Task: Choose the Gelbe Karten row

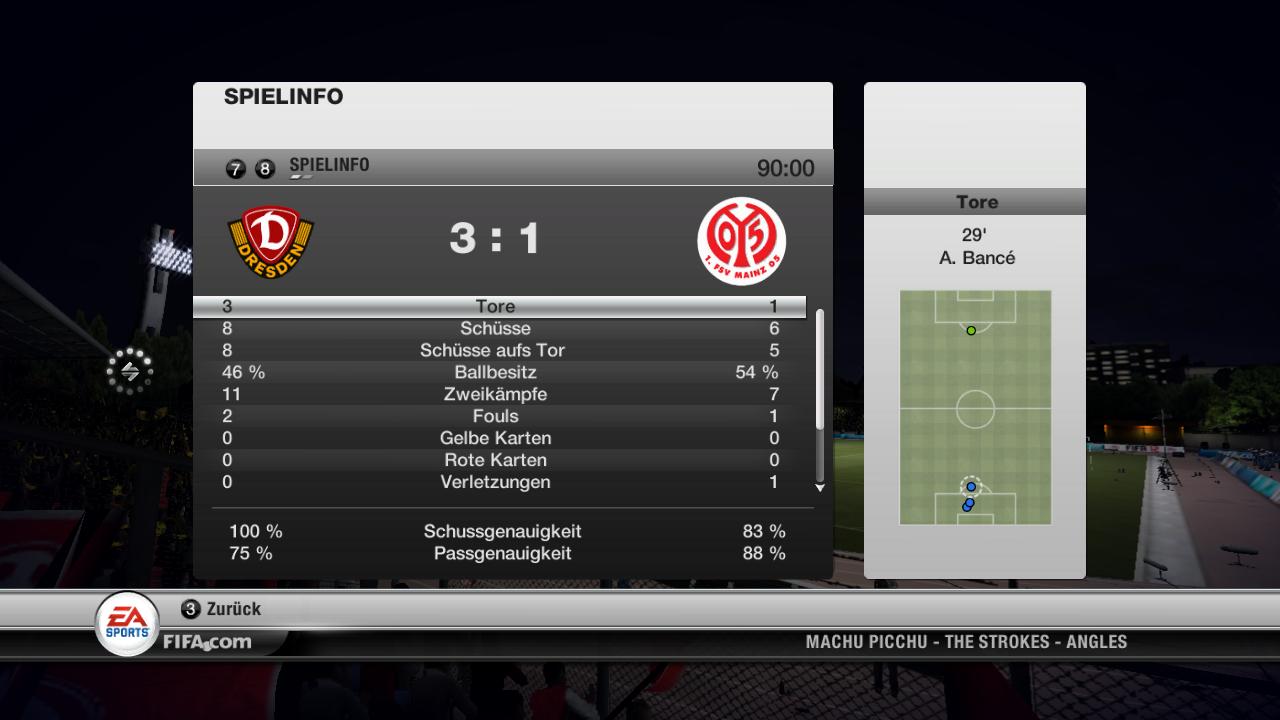Action: pos(499,439)
